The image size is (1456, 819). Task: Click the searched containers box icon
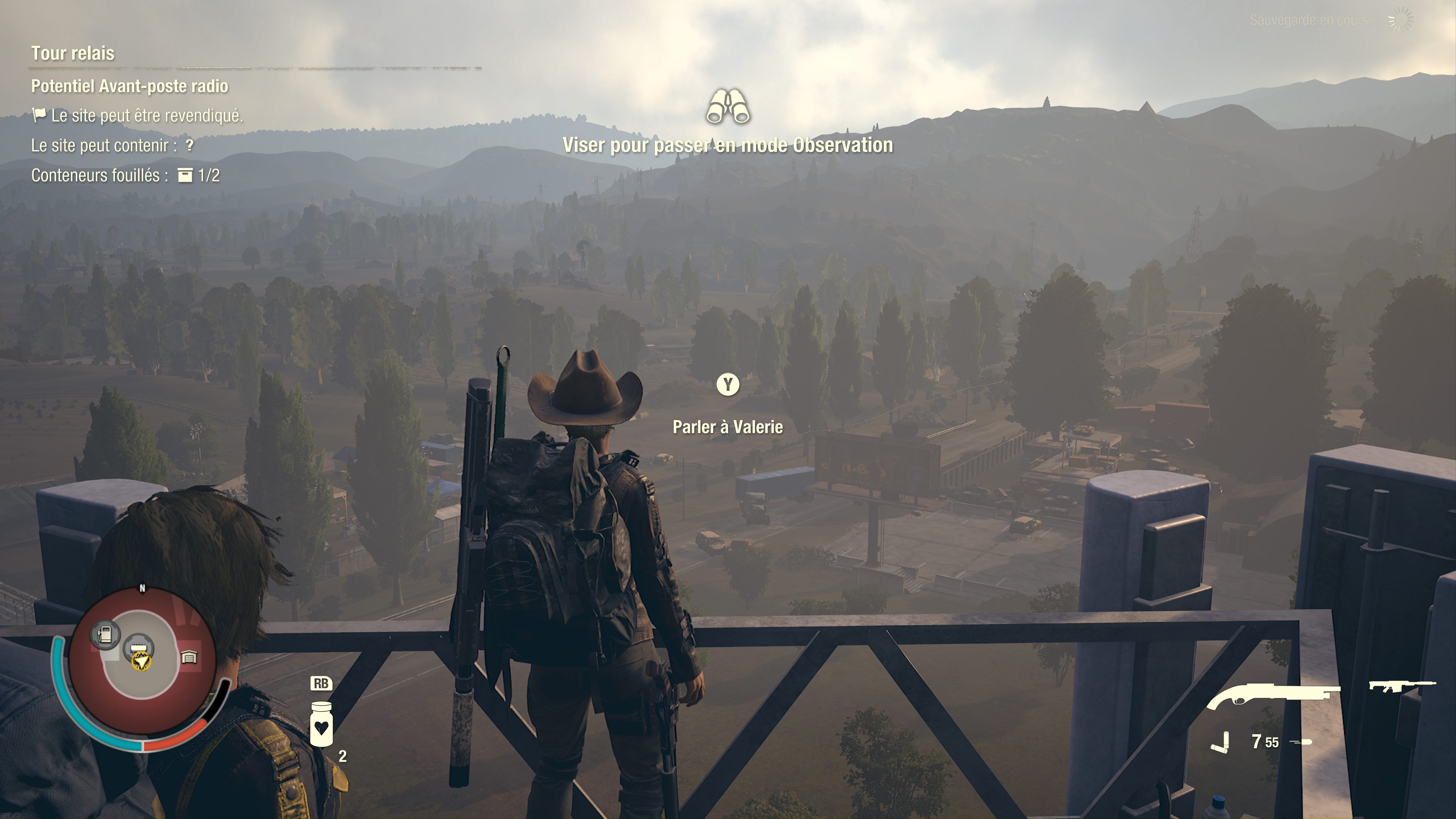[185, 175]
